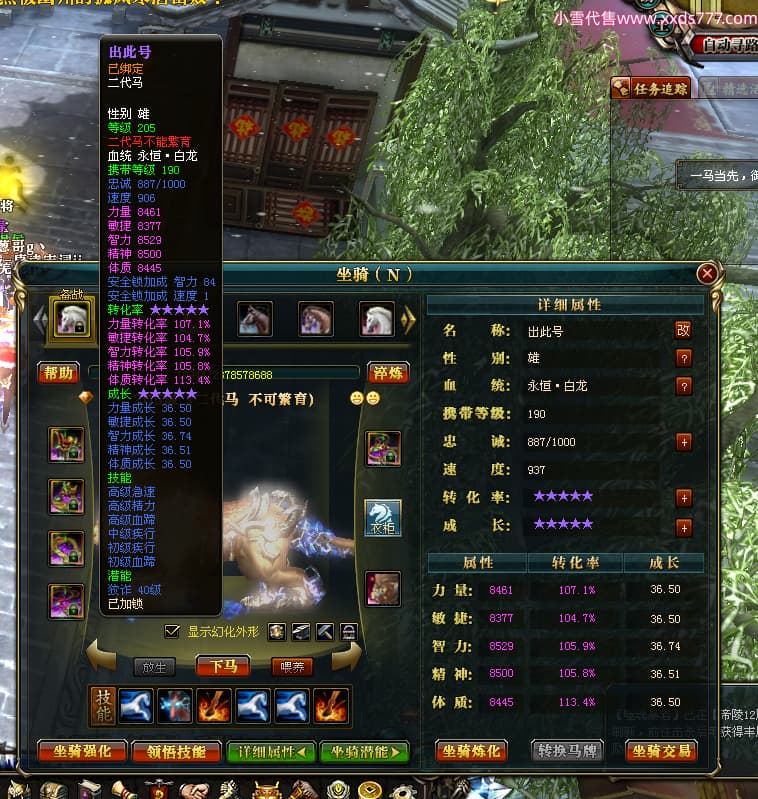Screen dimensions: 758x799
Task: Switch to 详细属性 detailed attributes
Action: point(271,751)
